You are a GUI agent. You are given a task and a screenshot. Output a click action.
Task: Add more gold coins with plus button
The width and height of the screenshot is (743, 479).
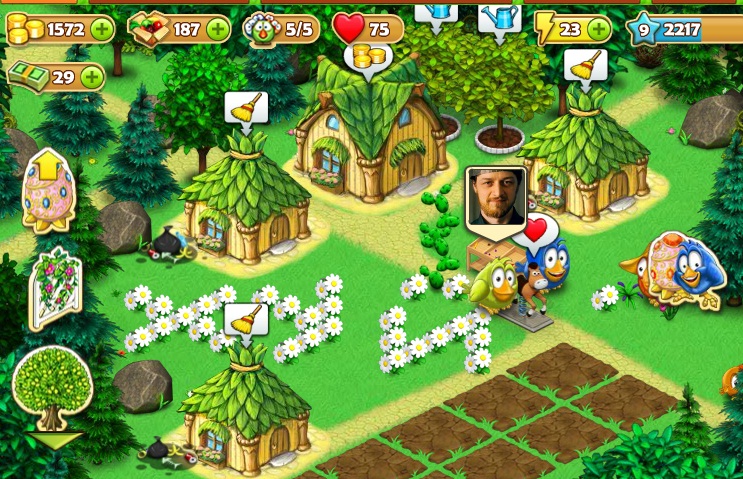tap(101, 29)
